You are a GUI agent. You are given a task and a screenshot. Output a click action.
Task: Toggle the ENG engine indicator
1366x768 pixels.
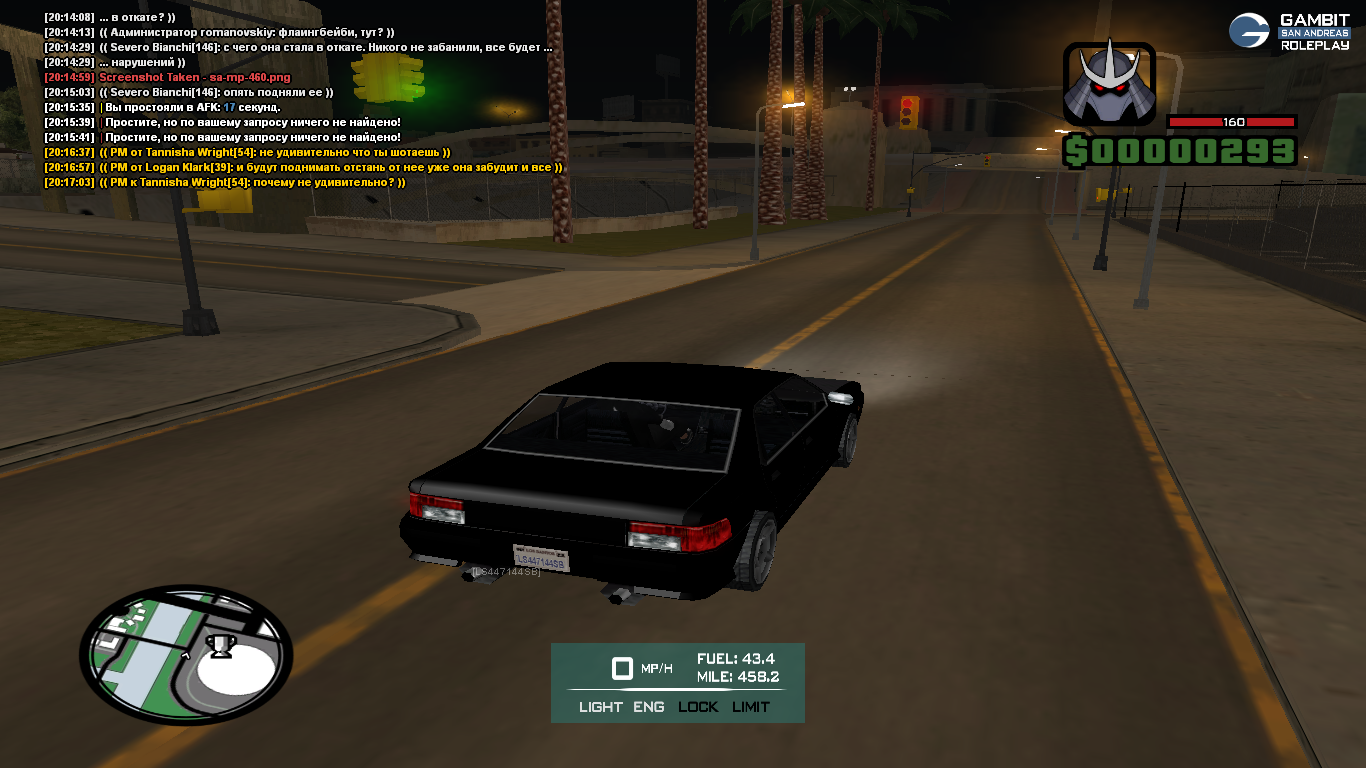click(x=648, y=707)
